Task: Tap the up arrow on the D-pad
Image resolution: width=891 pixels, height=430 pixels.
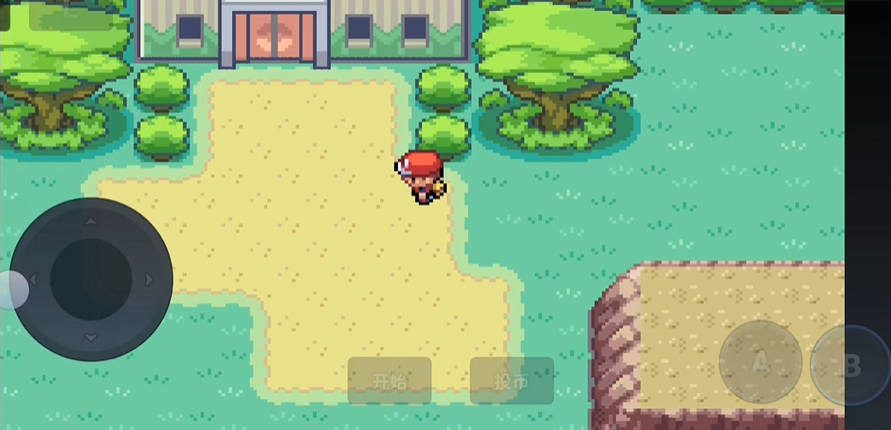Action: 91,221
